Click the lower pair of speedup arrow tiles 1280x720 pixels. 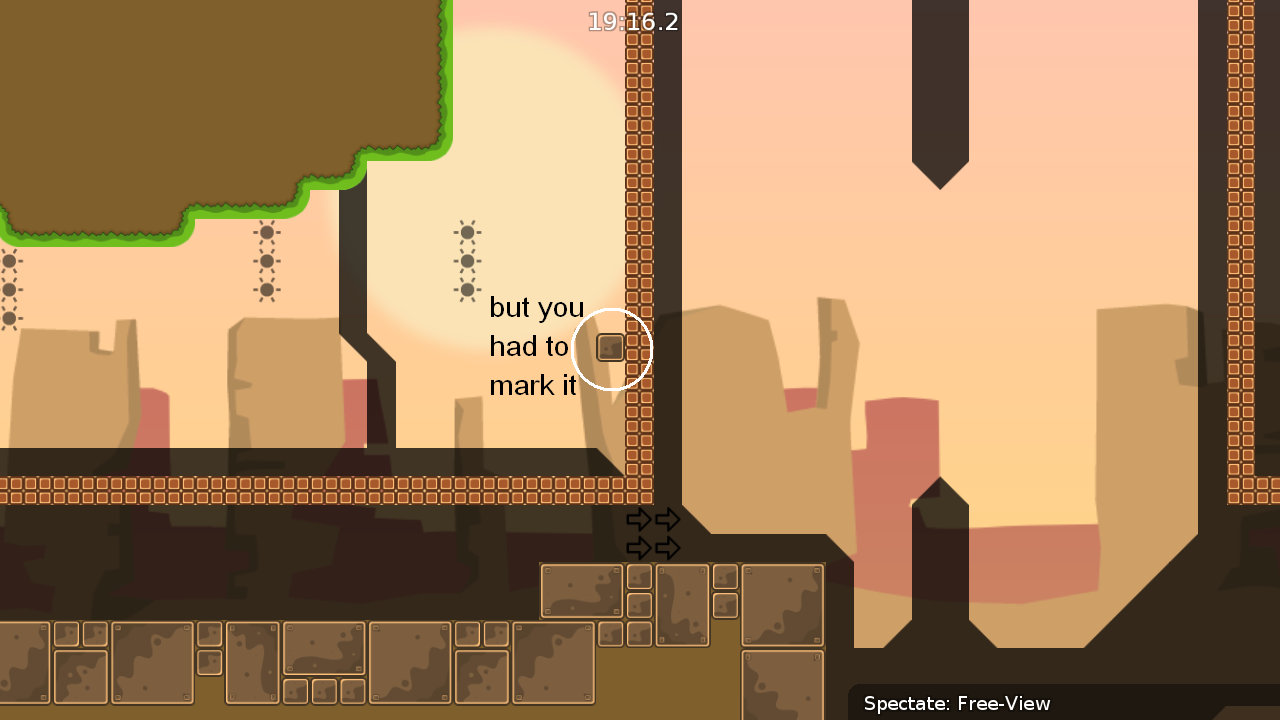coord(655,547)
